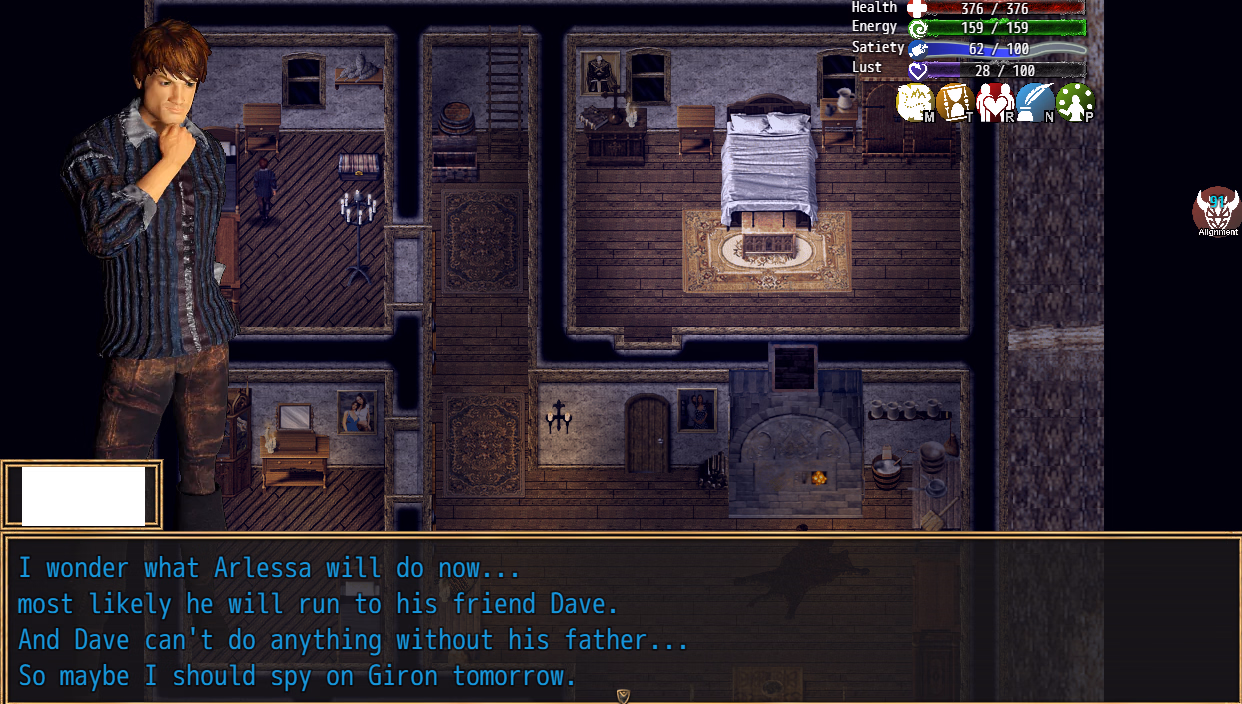Open the quill and inkwell notes icon
This screenshot has height=704, width=1242.
point(1035,102)
